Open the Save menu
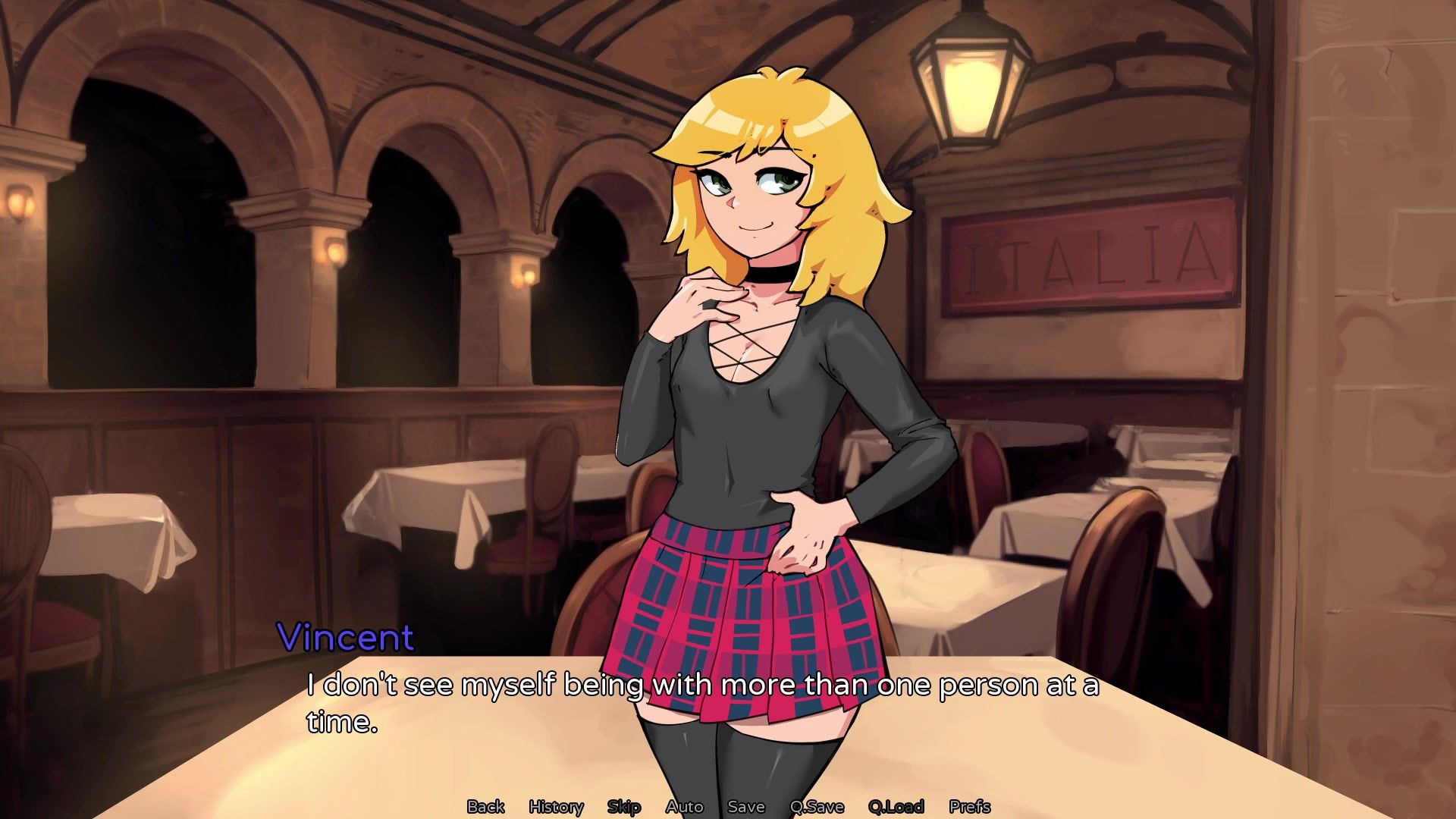The height and width of the screenshot is (819, 1456). tap(745, 806)
